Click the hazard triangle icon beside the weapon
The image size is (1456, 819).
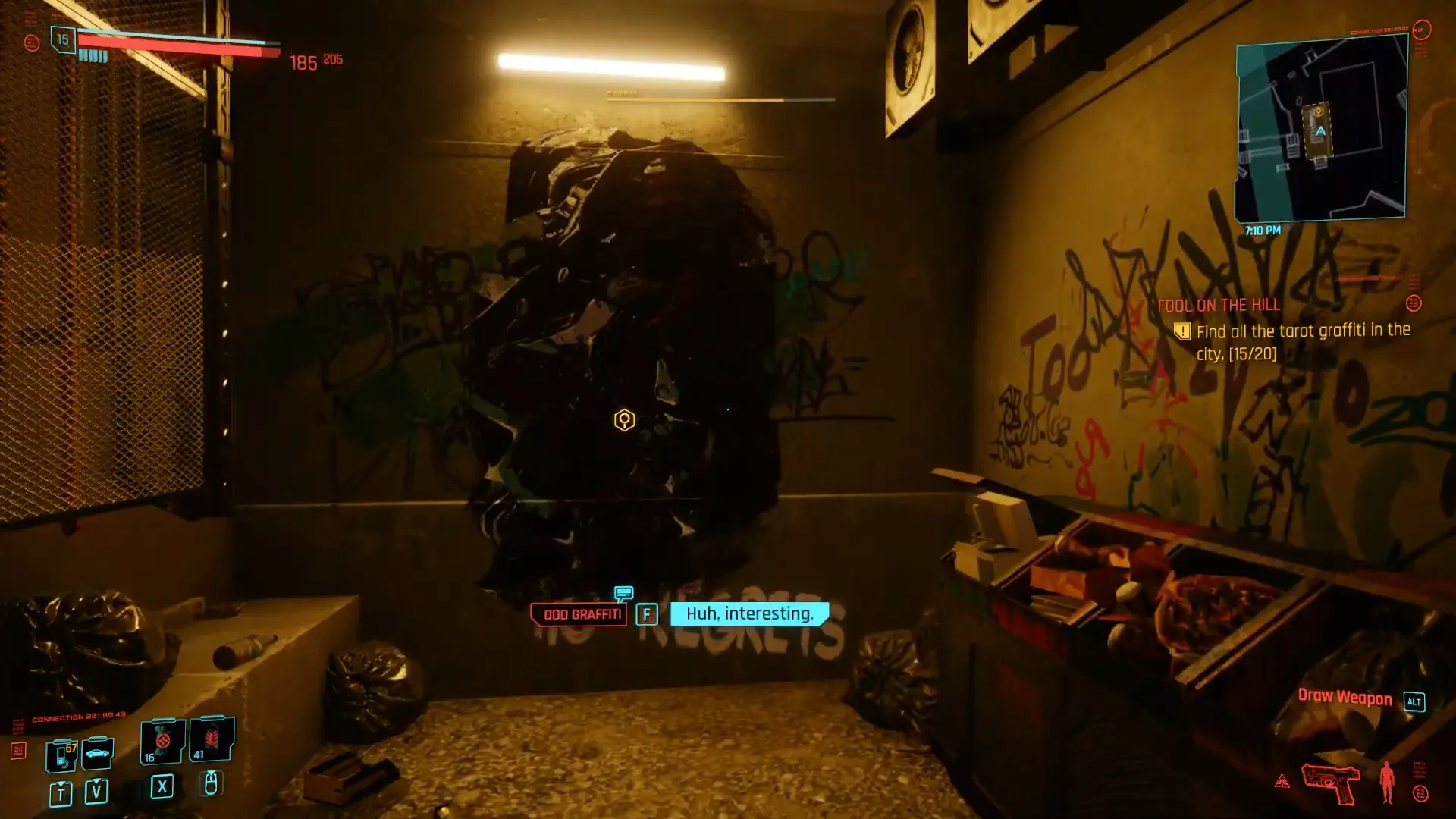tap(1282, 780)
